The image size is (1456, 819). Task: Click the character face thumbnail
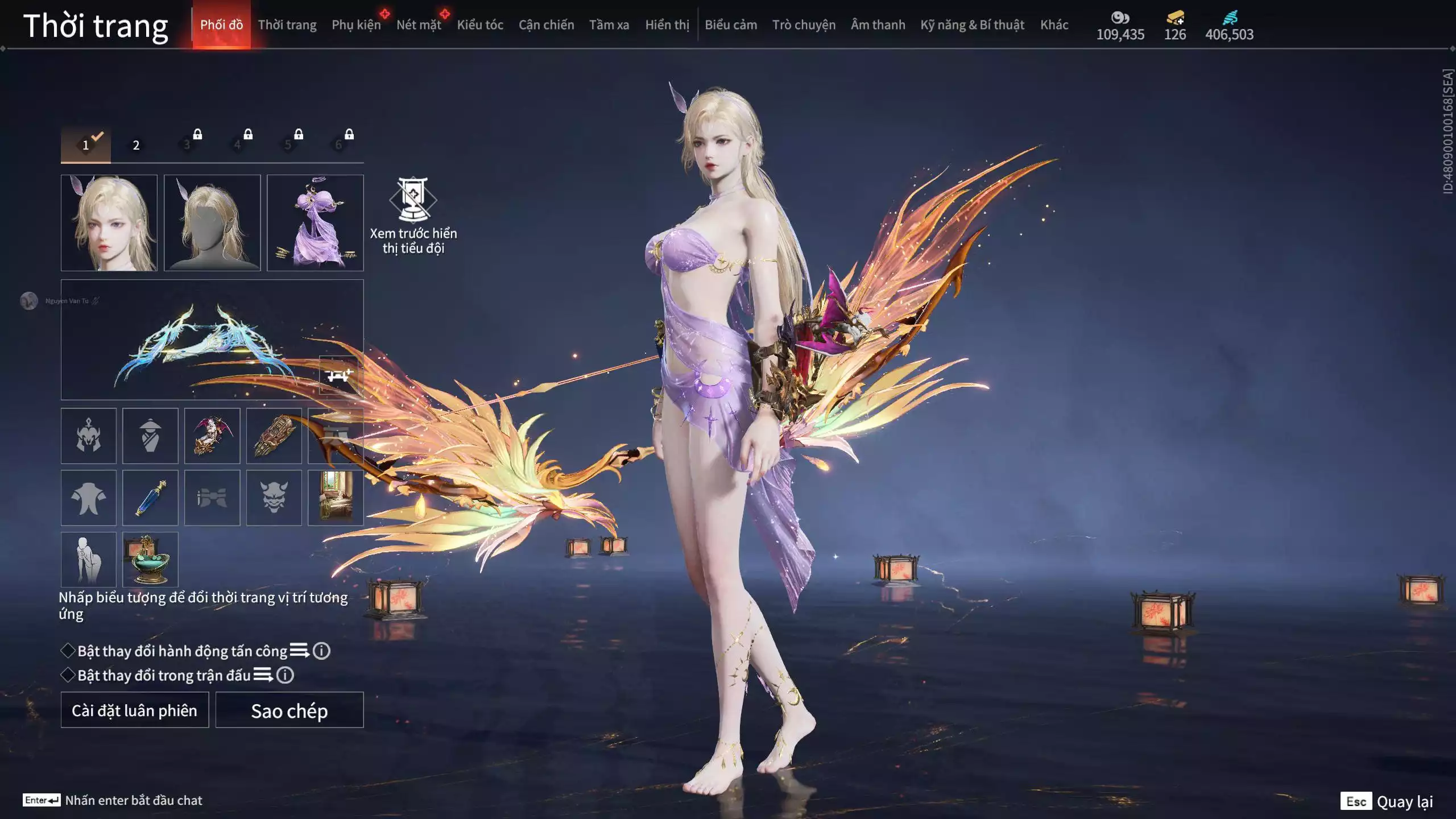click(109, 223)
